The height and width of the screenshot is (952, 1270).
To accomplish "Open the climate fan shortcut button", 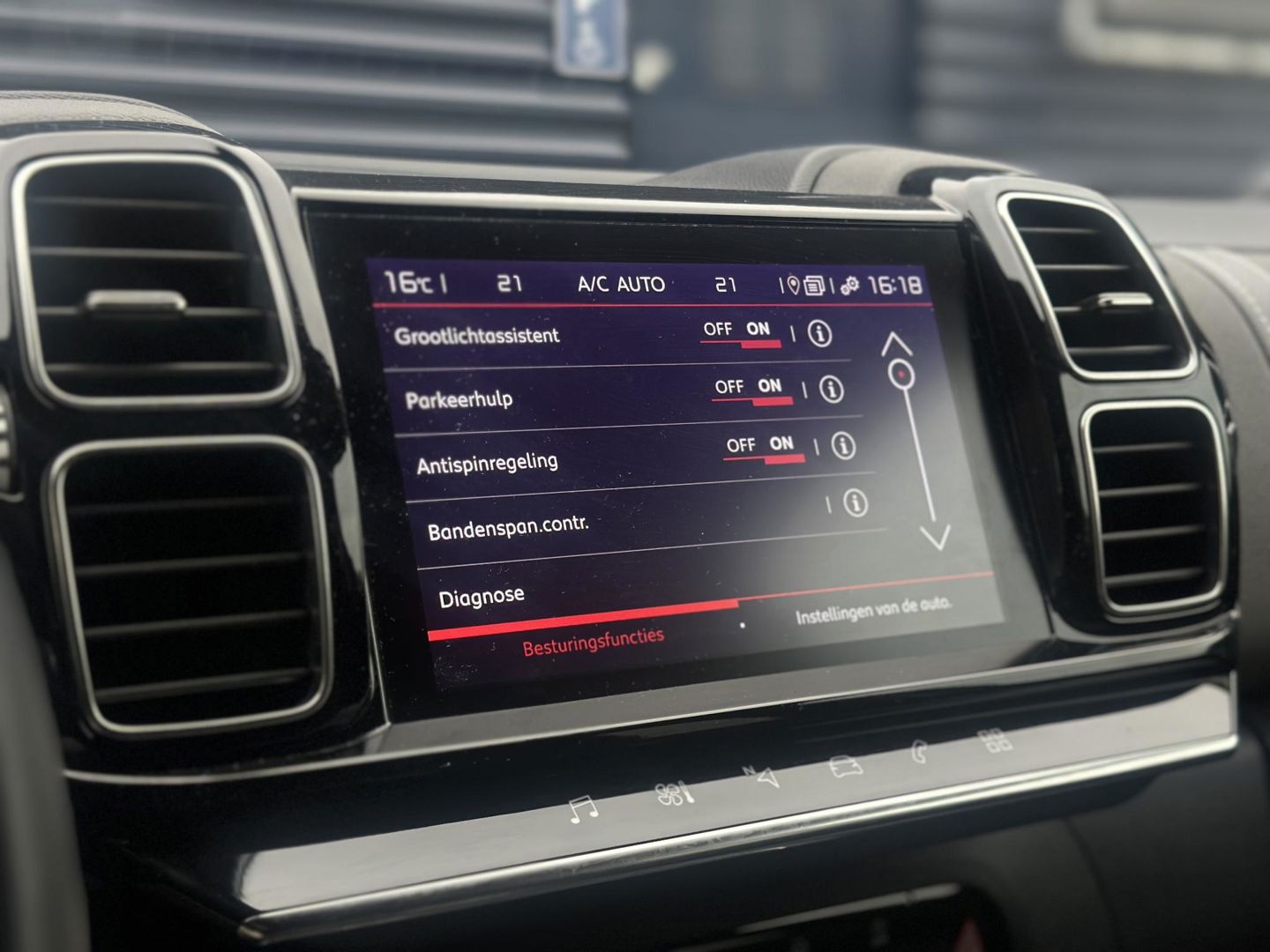I will pos(676,794).
